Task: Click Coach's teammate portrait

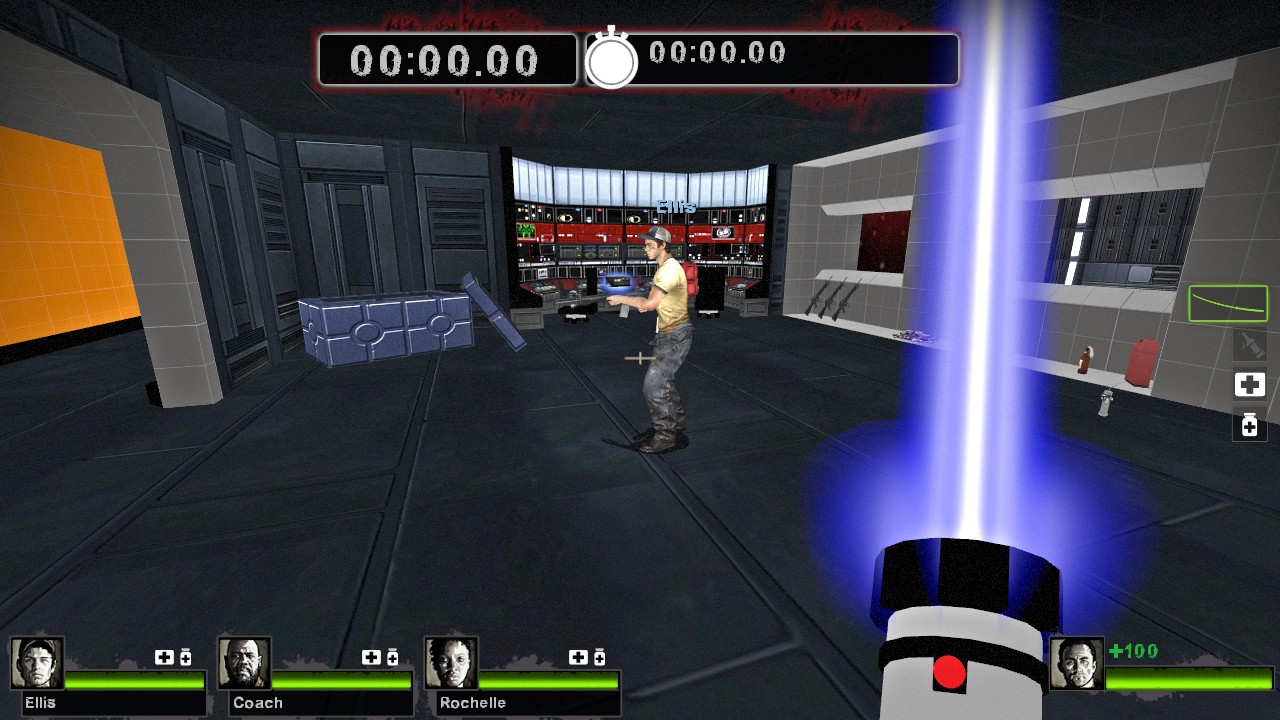Action: pos(244,663)
